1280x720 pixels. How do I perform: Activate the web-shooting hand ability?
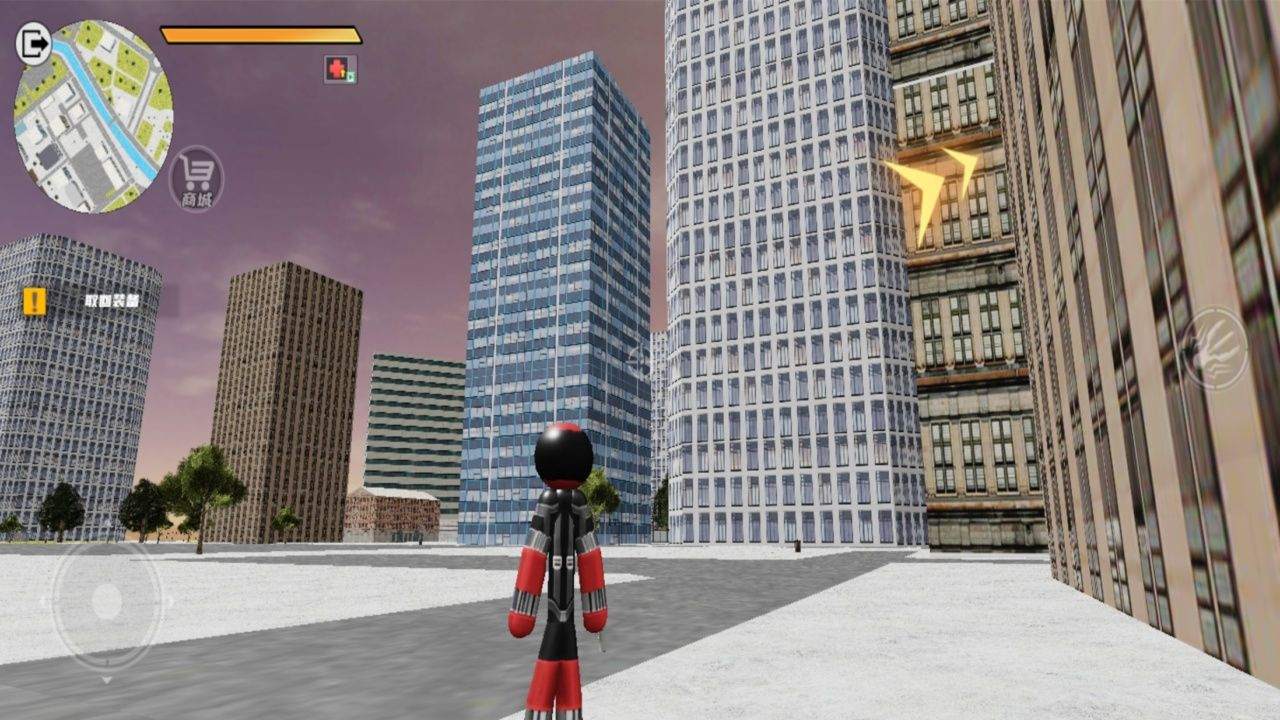point(1213,349)
